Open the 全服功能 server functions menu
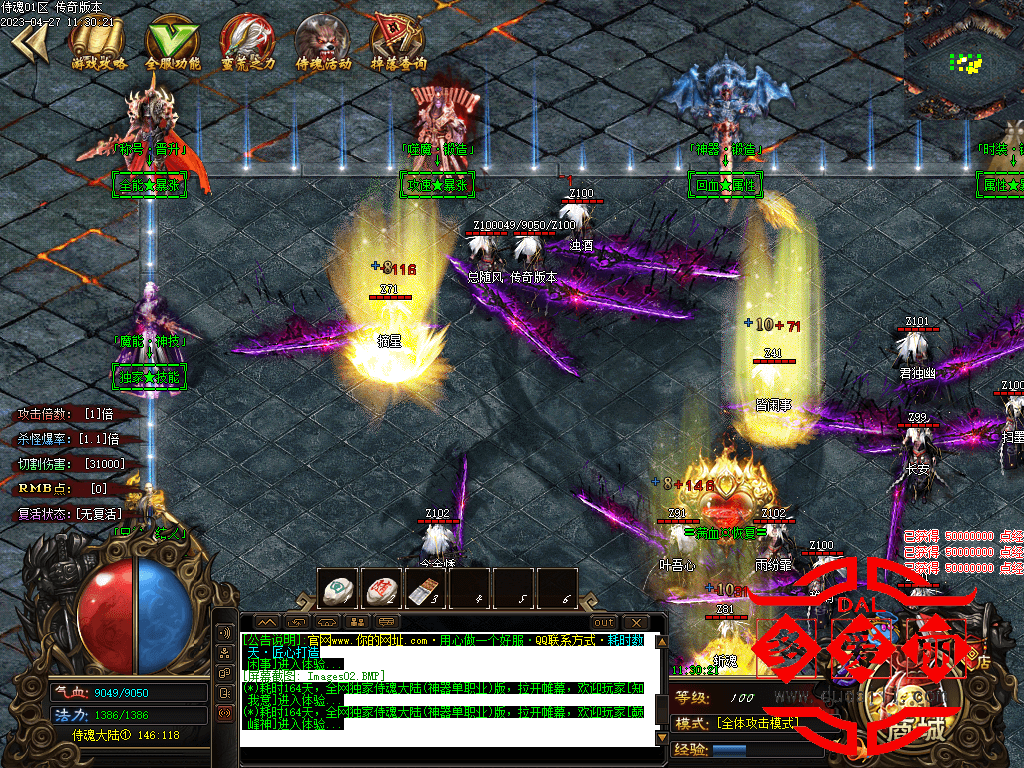The image size is (1024, 768). 173,43
